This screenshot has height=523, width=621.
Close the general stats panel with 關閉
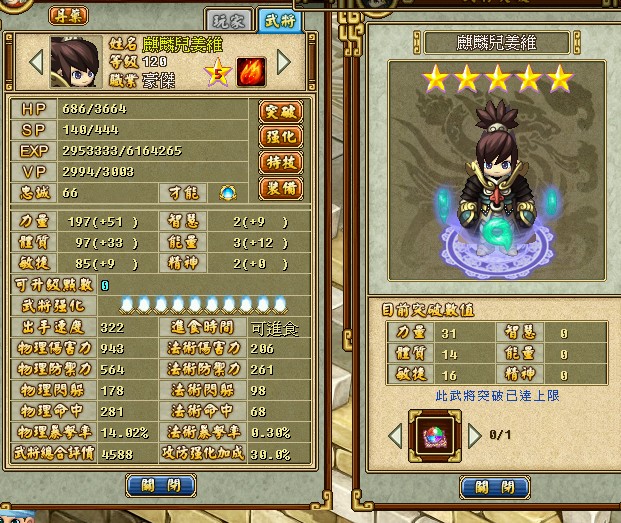tap(160, 486)
